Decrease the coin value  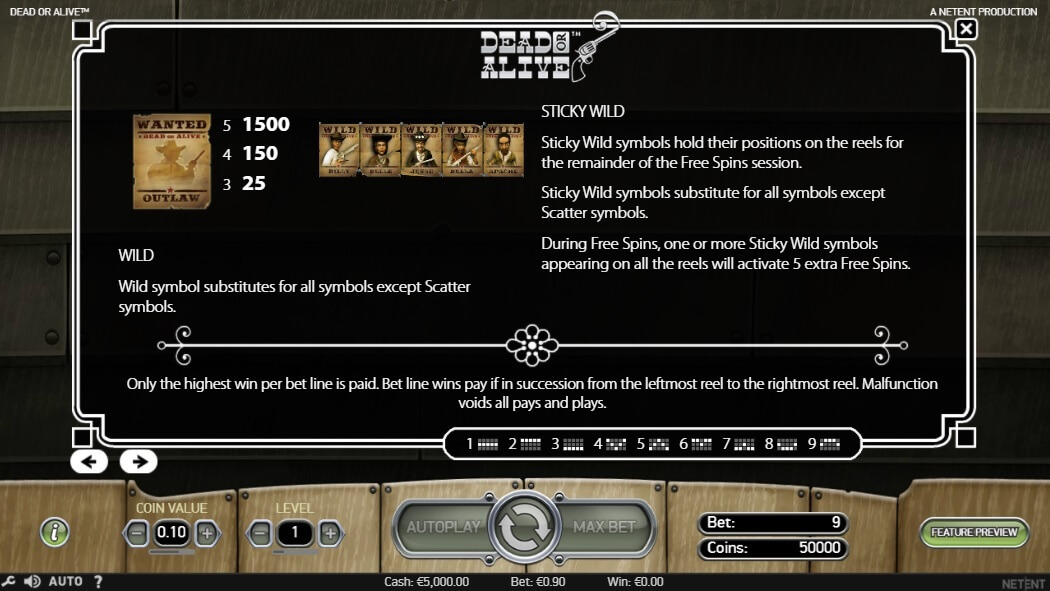[138, 533]
